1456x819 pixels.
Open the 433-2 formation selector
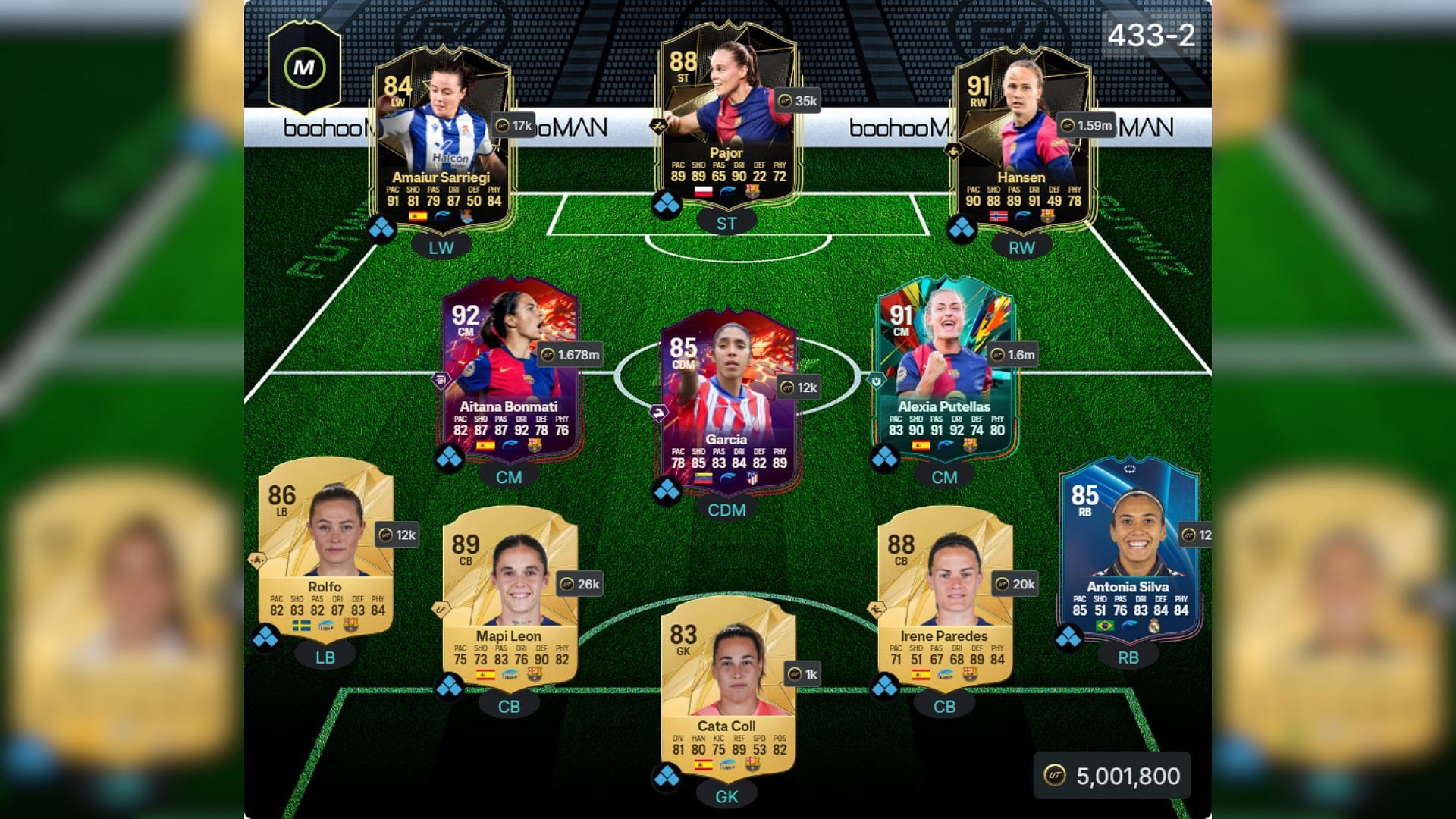click(1150, 35)
